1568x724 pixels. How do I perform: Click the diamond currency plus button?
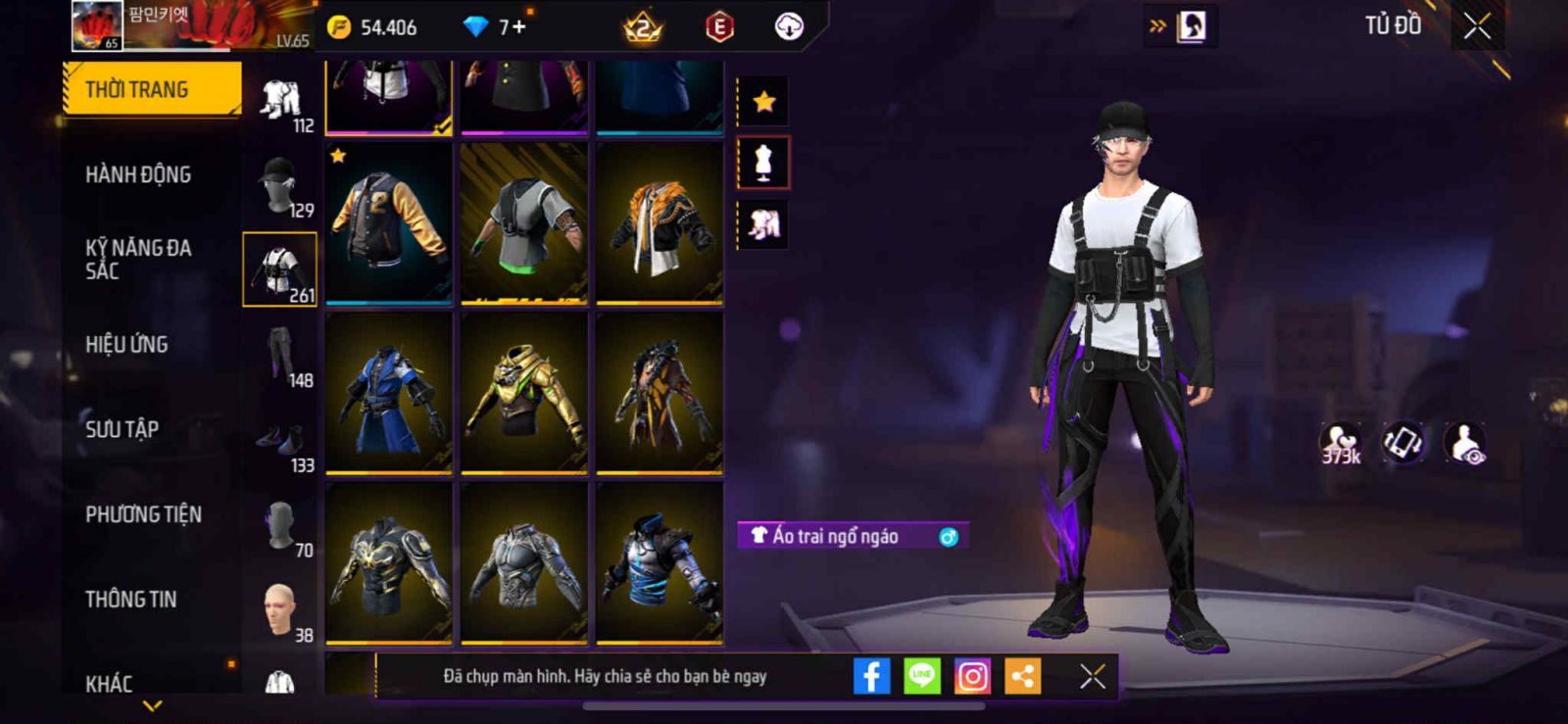click(x=519, y=26)
